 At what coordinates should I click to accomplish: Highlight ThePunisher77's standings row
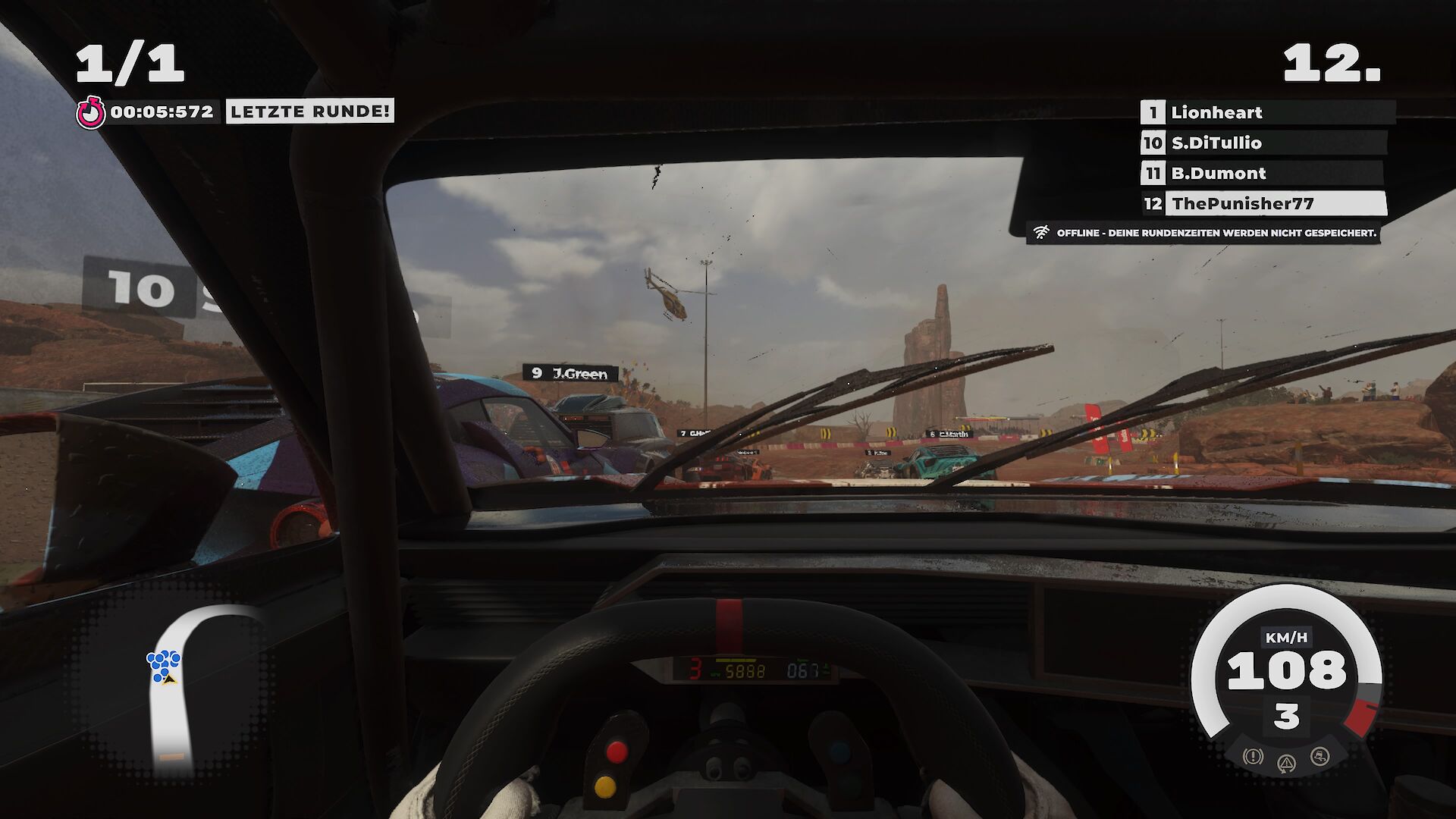1263,203
